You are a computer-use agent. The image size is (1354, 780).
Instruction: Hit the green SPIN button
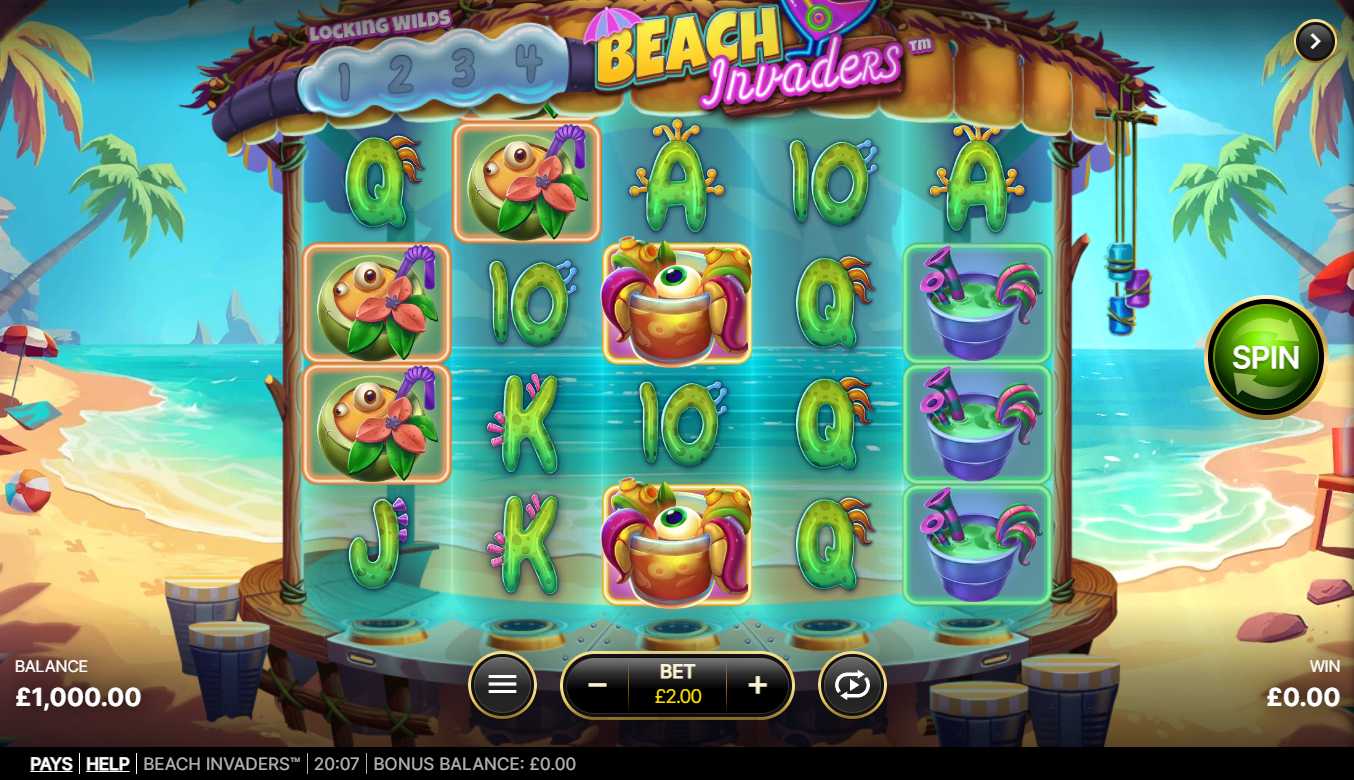click(1265, 357)
